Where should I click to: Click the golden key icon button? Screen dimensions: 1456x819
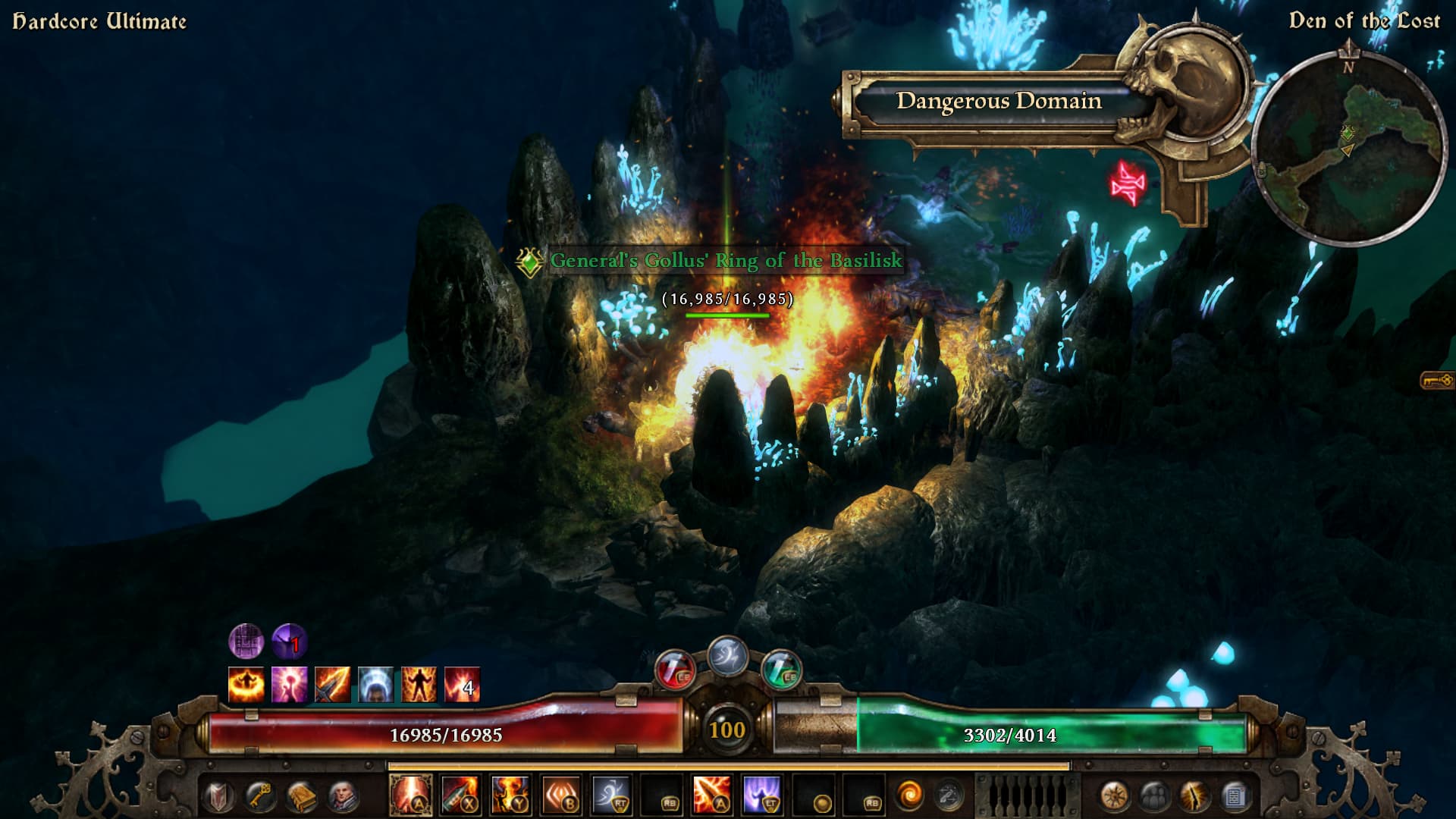[260, 796]
